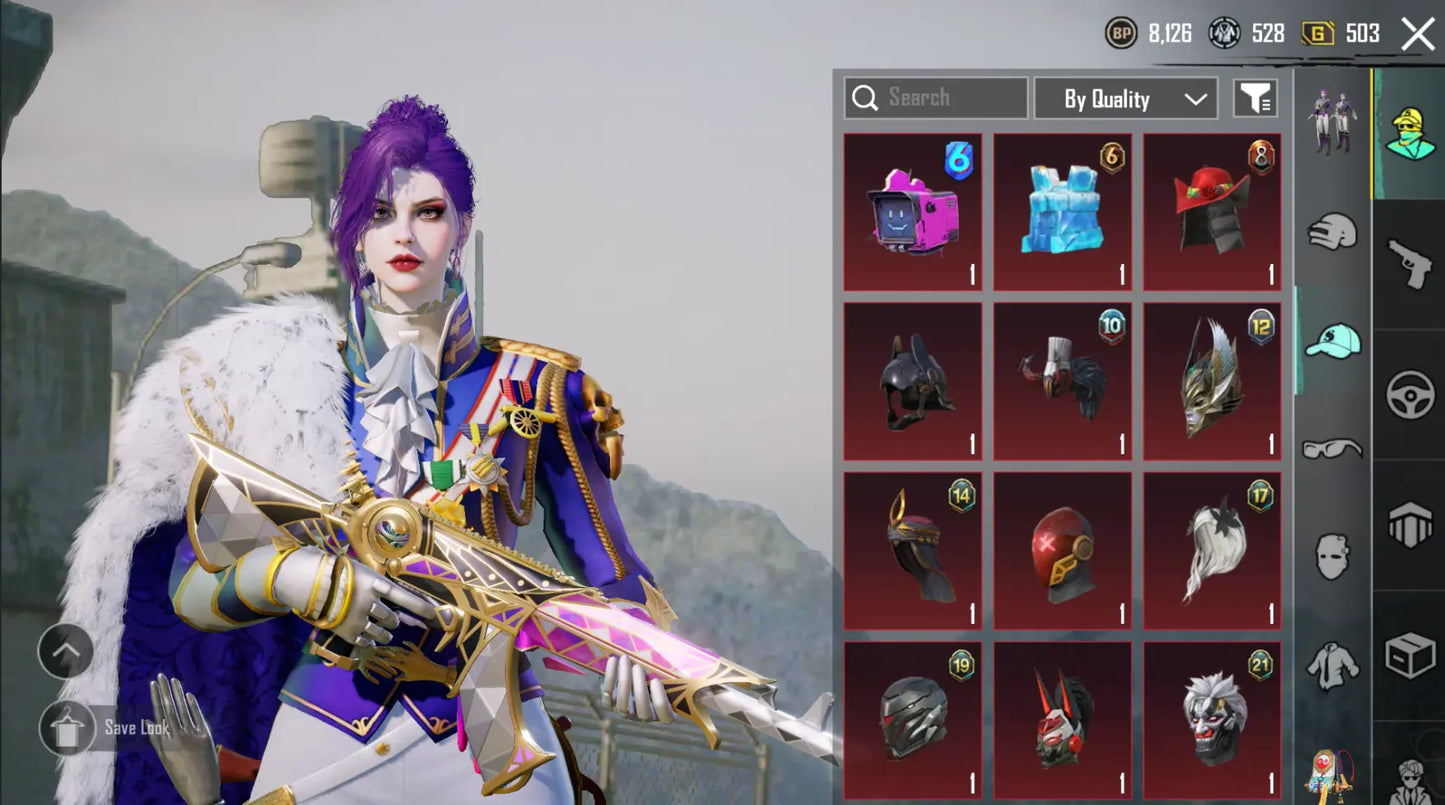Select the pink TV head helmet
Image resolution: width=1445 pixels, height=805 pixels.
click(912, 212)
